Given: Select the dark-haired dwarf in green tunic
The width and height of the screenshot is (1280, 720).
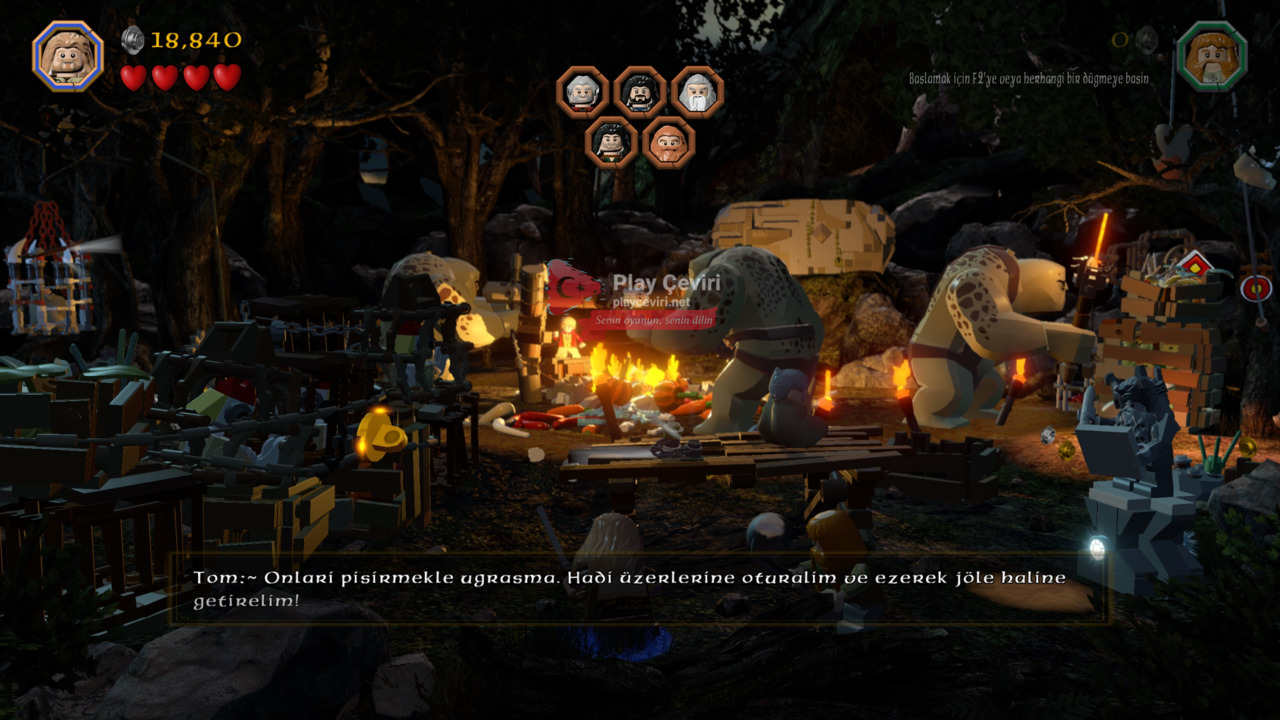Looking at the screenshot, I should click(611, 142).
